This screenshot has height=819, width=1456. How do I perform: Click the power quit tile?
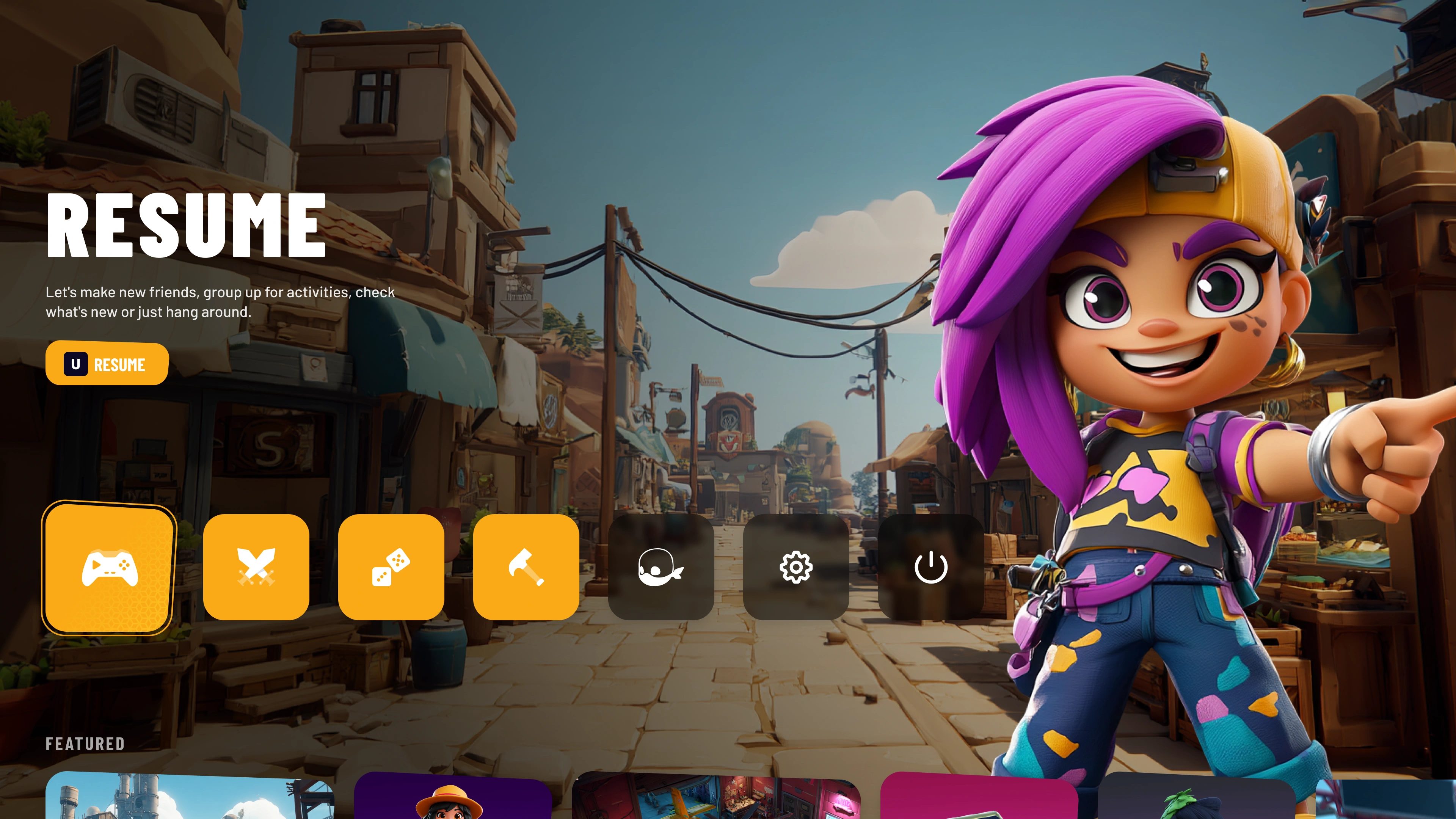(x=931, y=567)
